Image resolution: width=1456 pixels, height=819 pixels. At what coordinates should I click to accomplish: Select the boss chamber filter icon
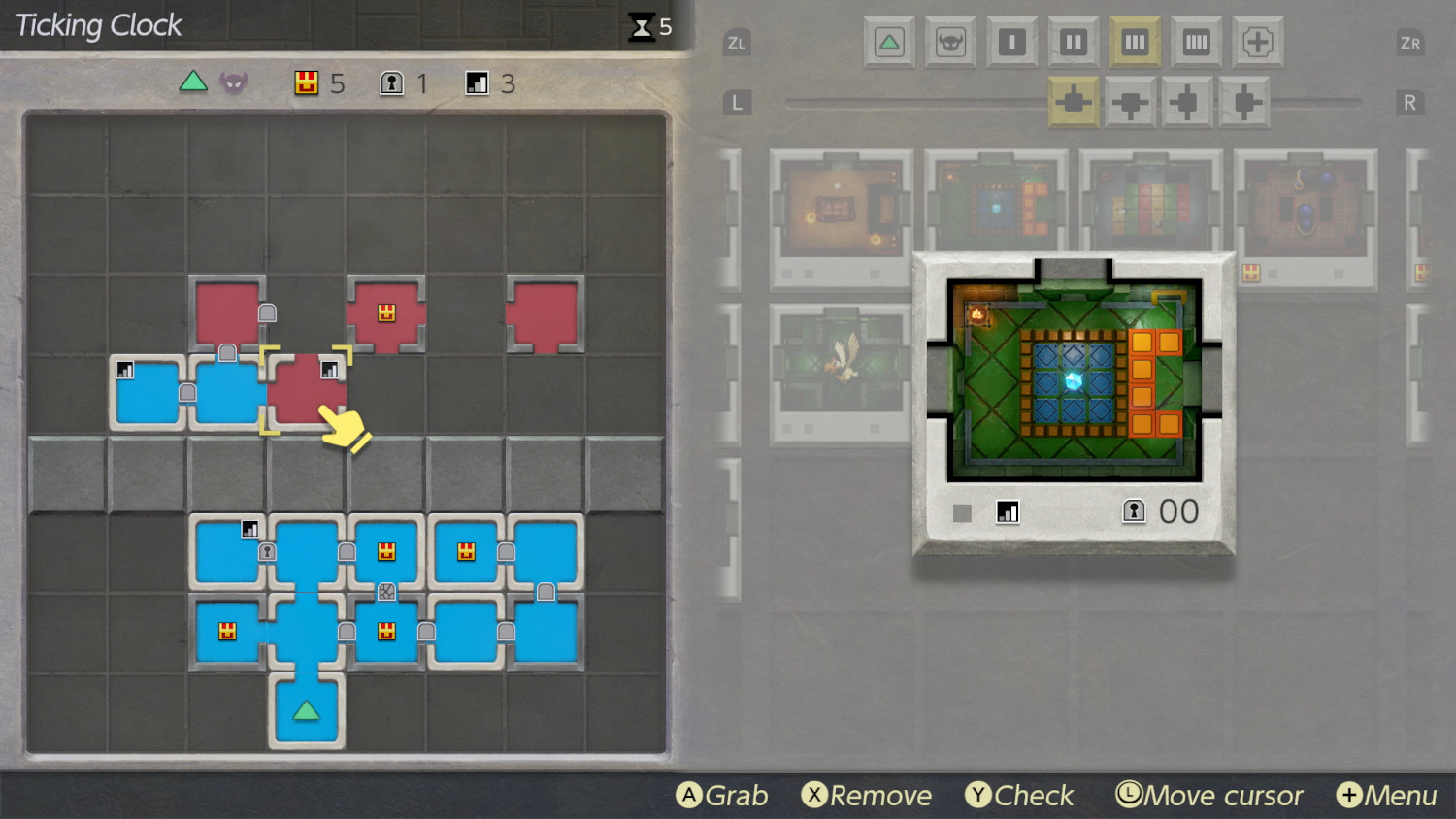click(x=950, y=43)
